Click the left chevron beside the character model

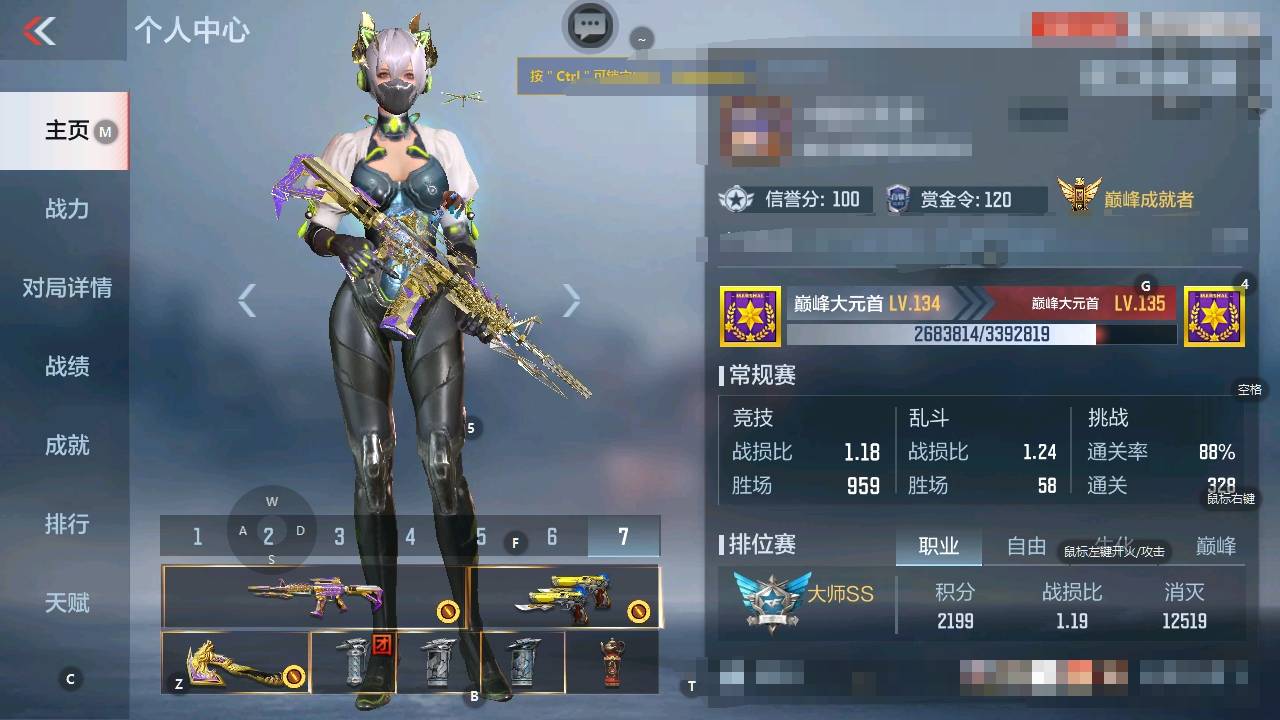tap(246, 300)
